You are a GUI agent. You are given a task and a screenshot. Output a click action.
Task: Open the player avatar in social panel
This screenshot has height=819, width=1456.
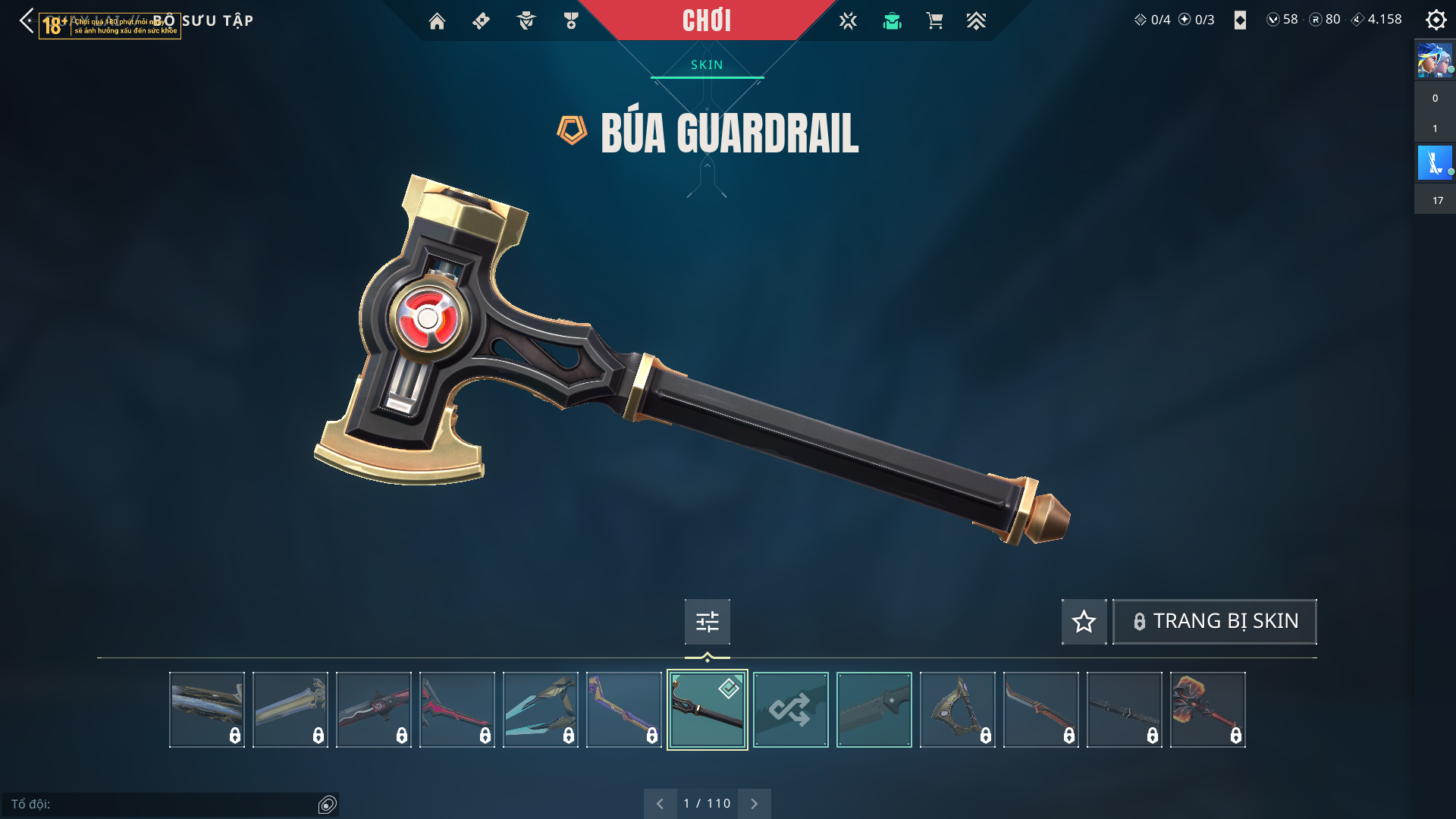(x=1434, y=61)
